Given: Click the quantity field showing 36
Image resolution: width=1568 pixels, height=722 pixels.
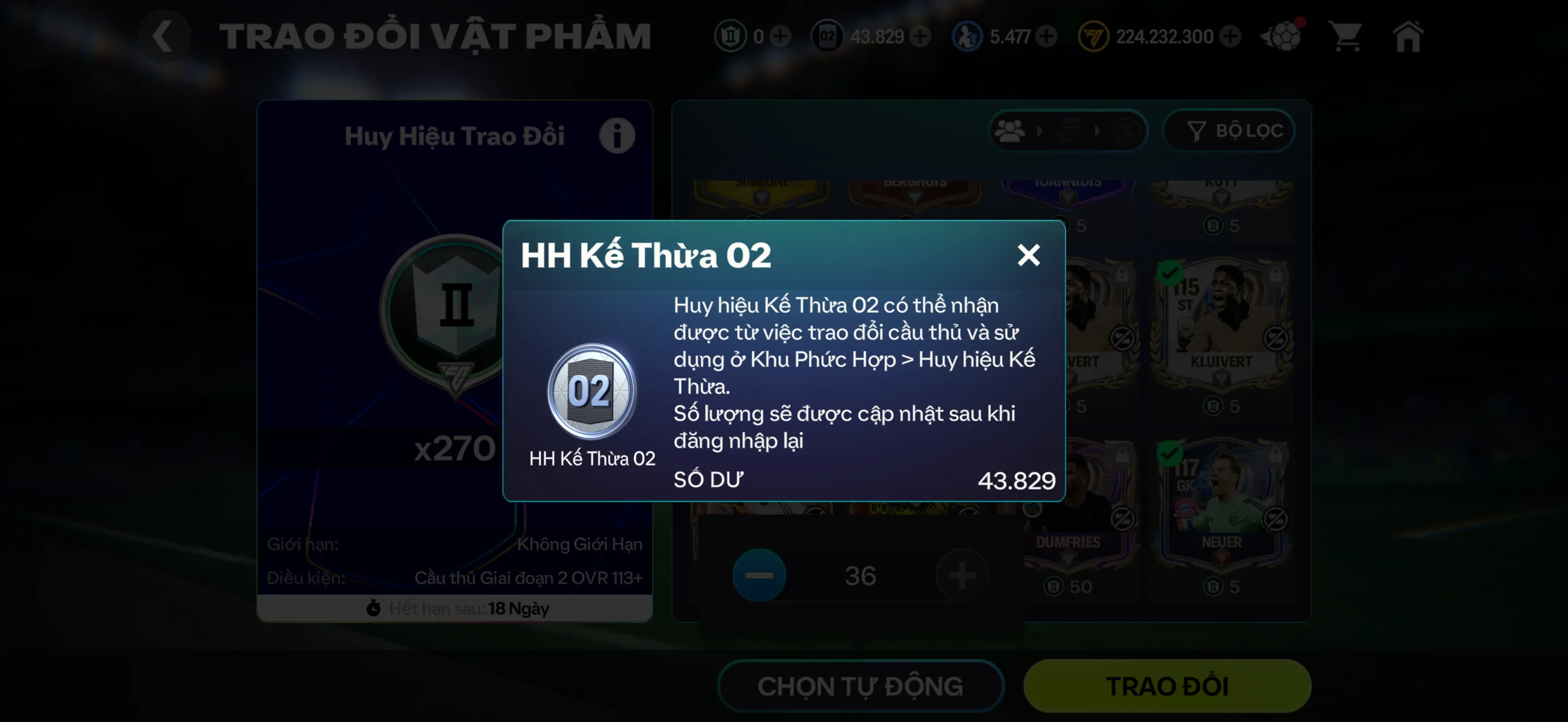Looking at the screenshot, I should click(859, 575).
